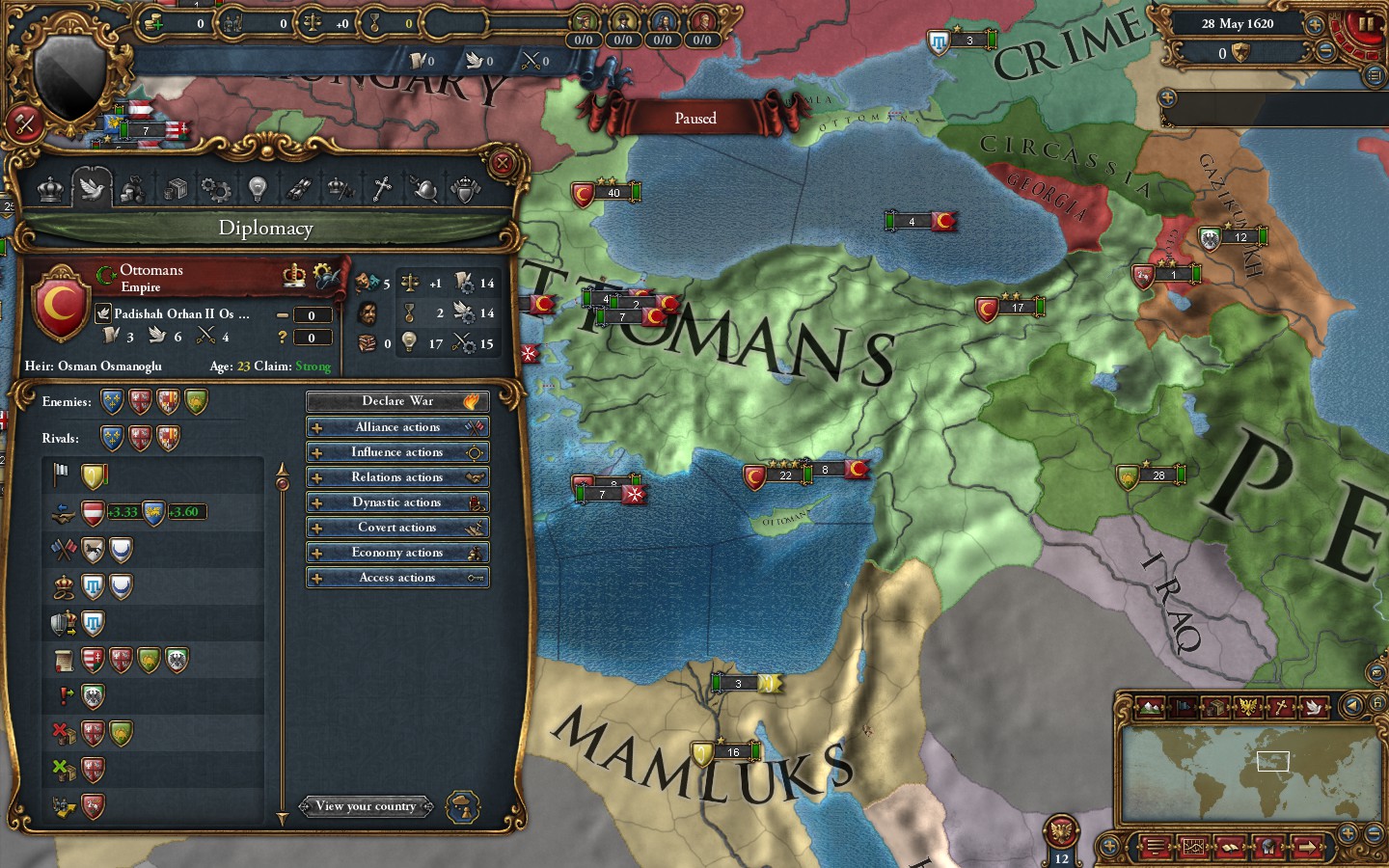
Task: Expand the Economy actions list
Action: point(396,552)
